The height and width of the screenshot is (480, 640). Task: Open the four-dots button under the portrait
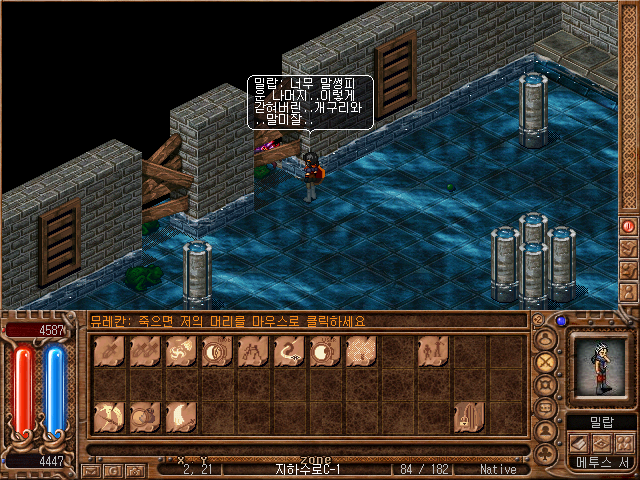tap(624, 443)
